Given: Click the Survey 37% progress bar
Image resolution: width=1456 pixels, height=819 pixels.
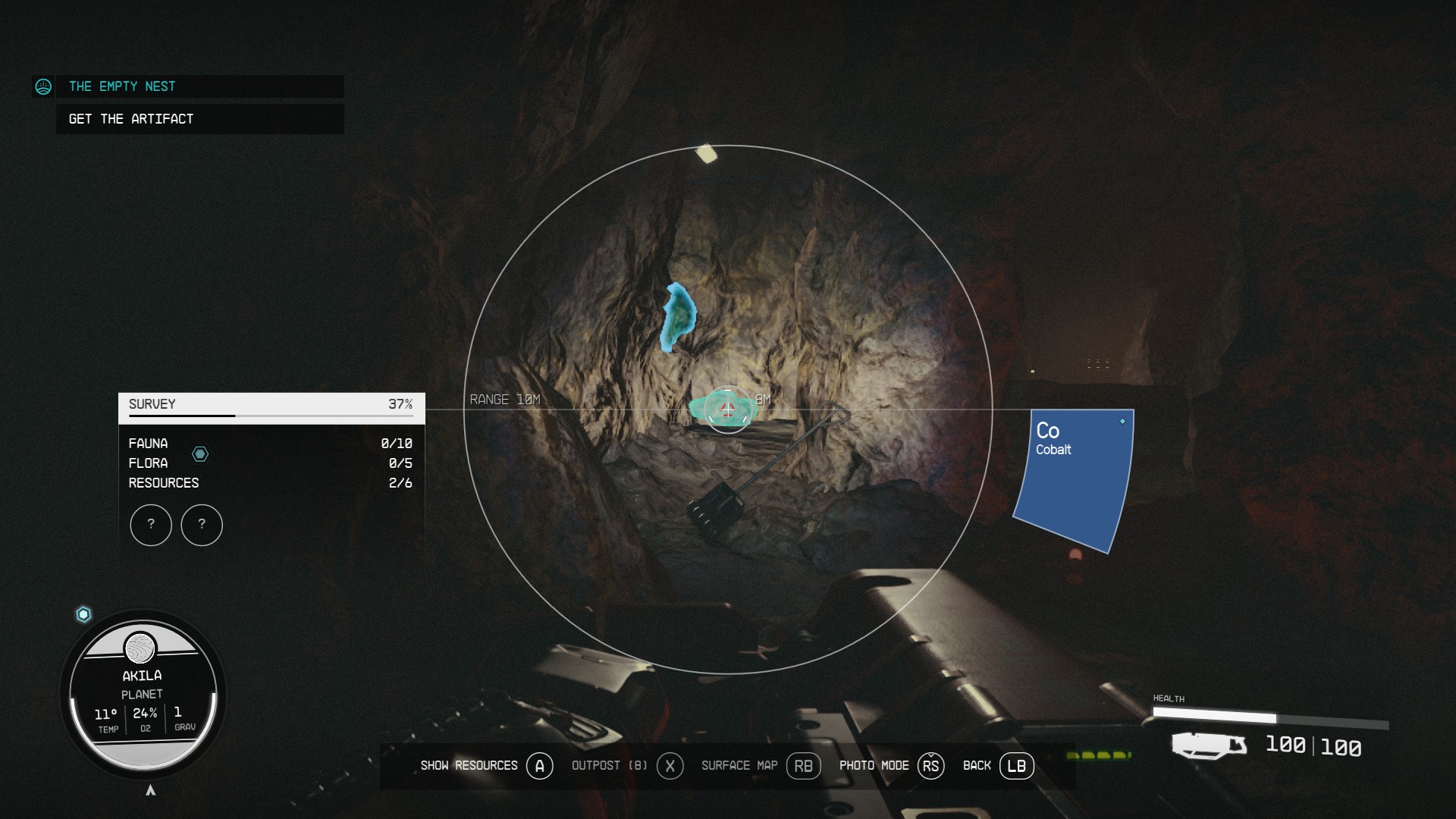Looking at the screenshot, I should (269, 405).
